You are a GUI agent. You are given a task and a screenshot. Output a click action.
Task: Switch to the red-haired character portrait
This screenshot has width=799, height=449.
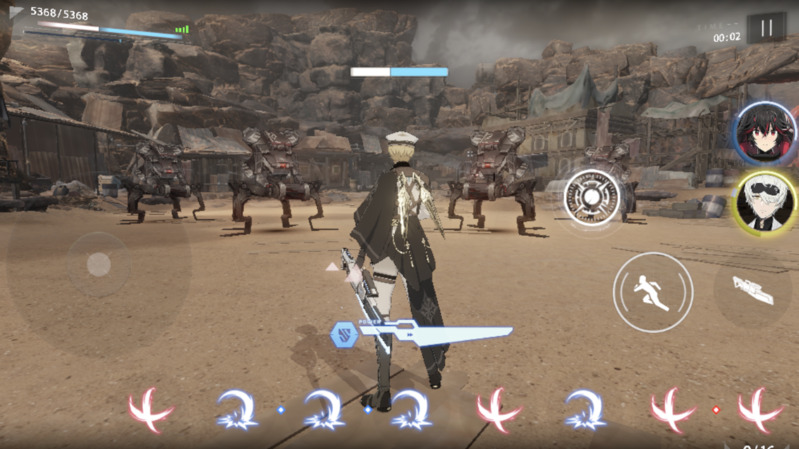tap(765, 133)
